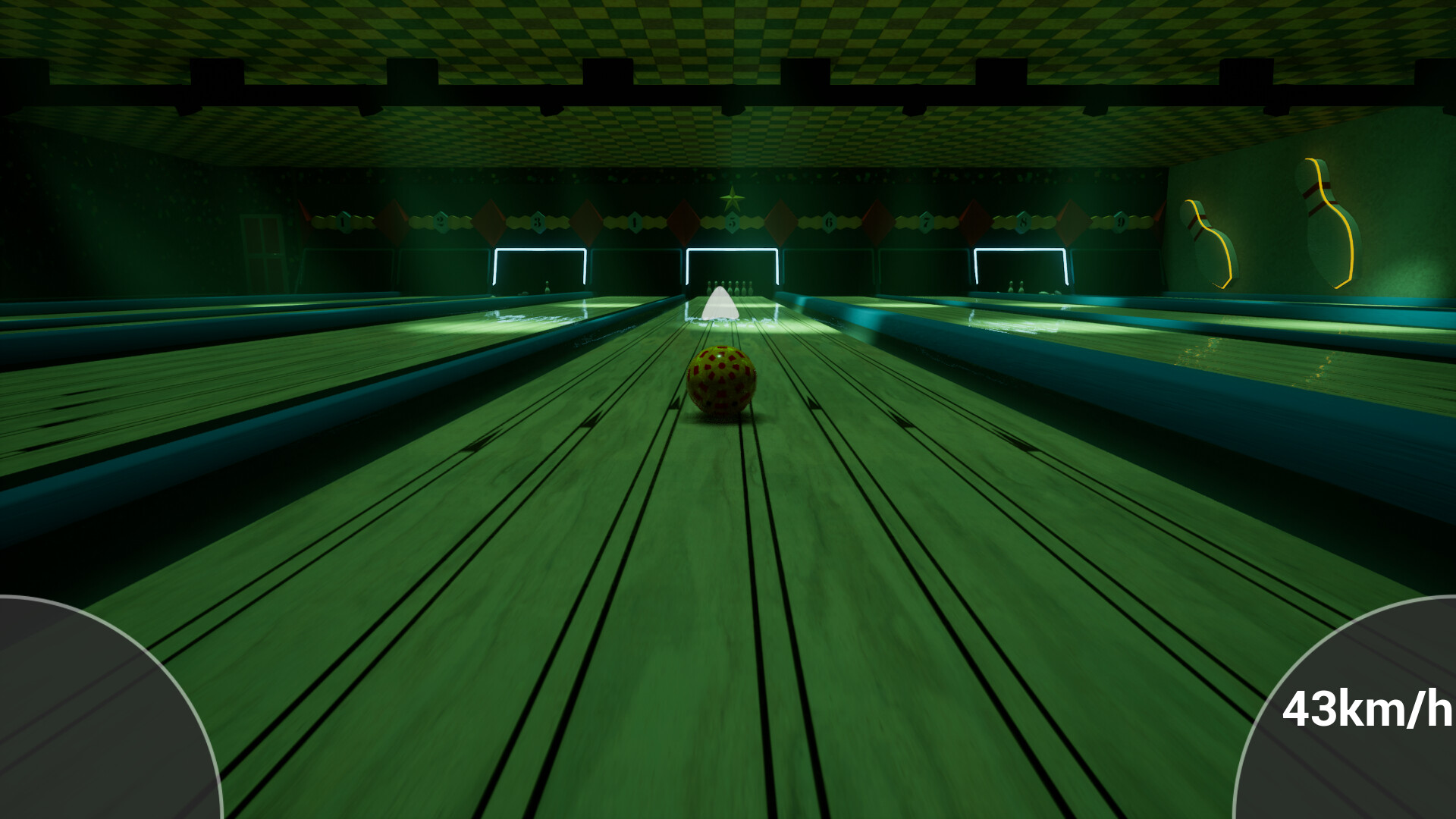Select the lane number 5 diamond sign
This screenshot has width=1456, height=819.
point(731,221)
